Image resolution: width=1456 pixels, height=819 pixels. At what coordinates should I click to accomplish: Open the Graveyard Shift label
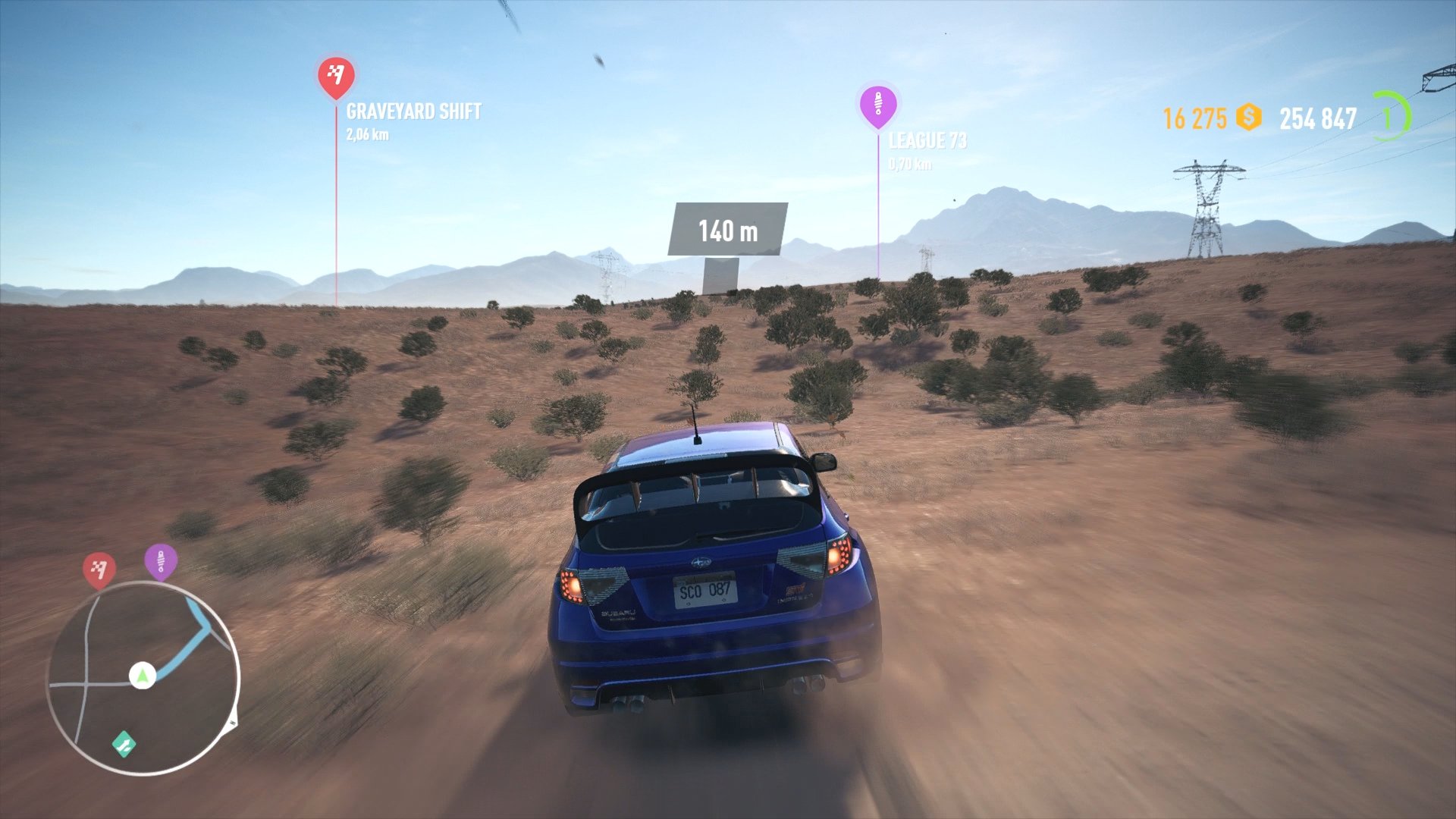413,112
